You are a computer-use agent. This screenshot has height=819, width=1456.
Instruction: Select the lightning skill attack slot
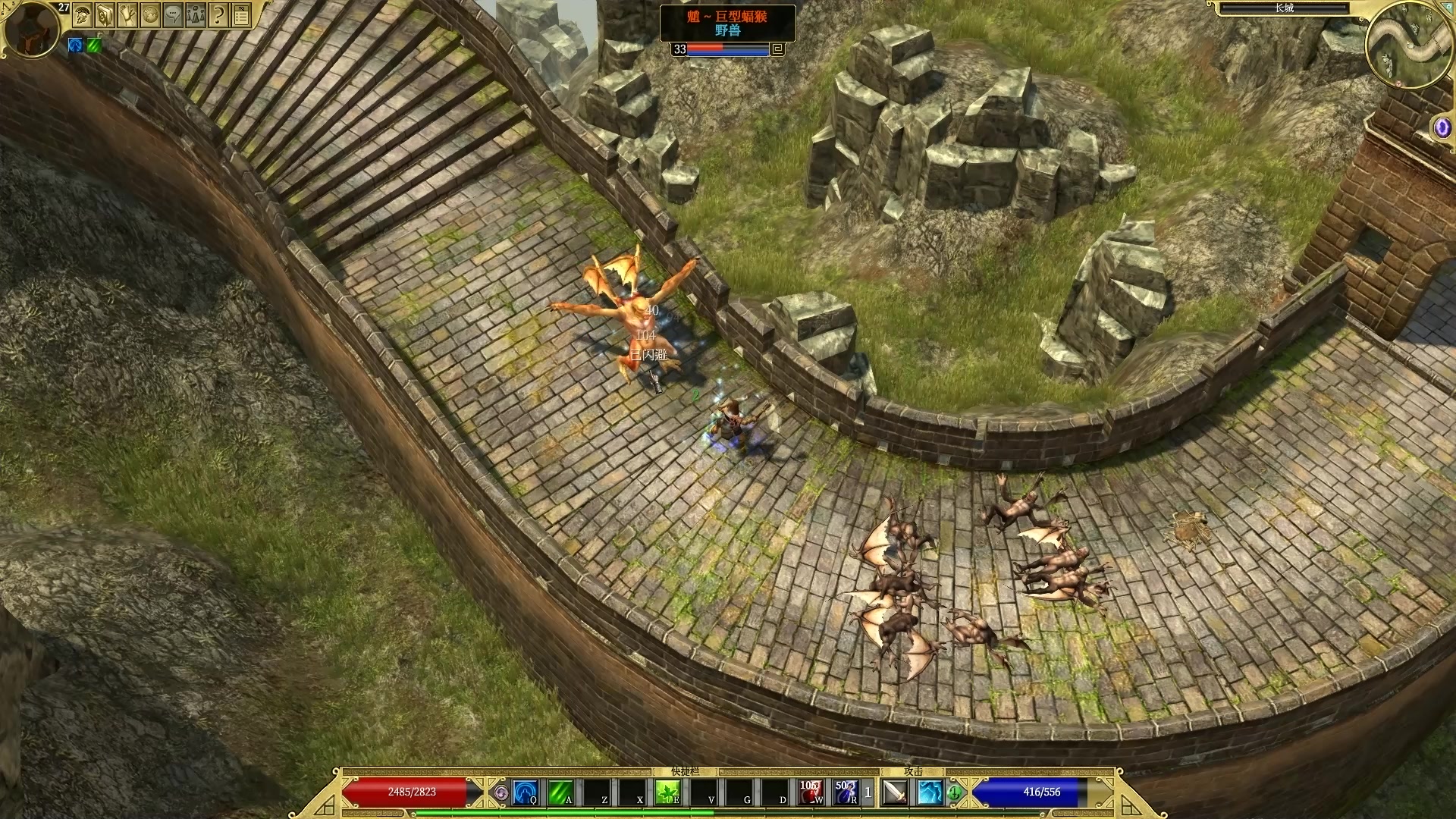(930, 792)
